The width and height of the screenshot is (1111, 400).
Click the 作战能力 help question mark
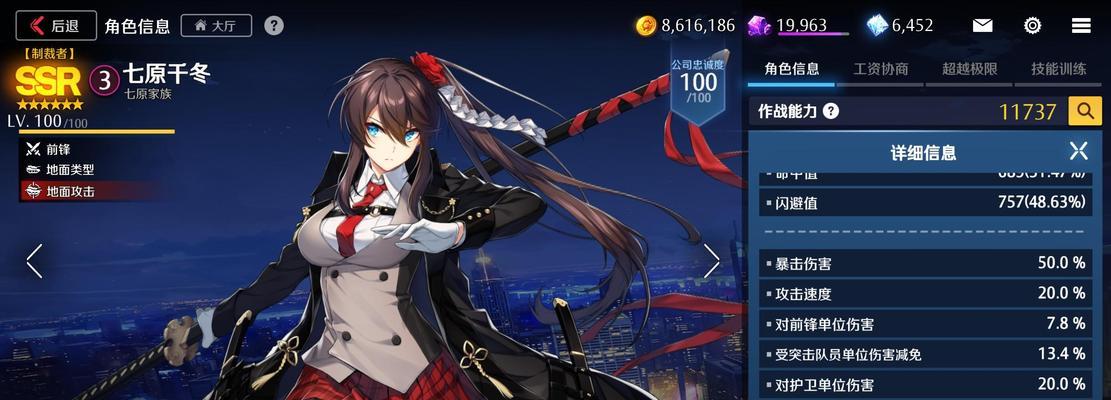point(830,111)
